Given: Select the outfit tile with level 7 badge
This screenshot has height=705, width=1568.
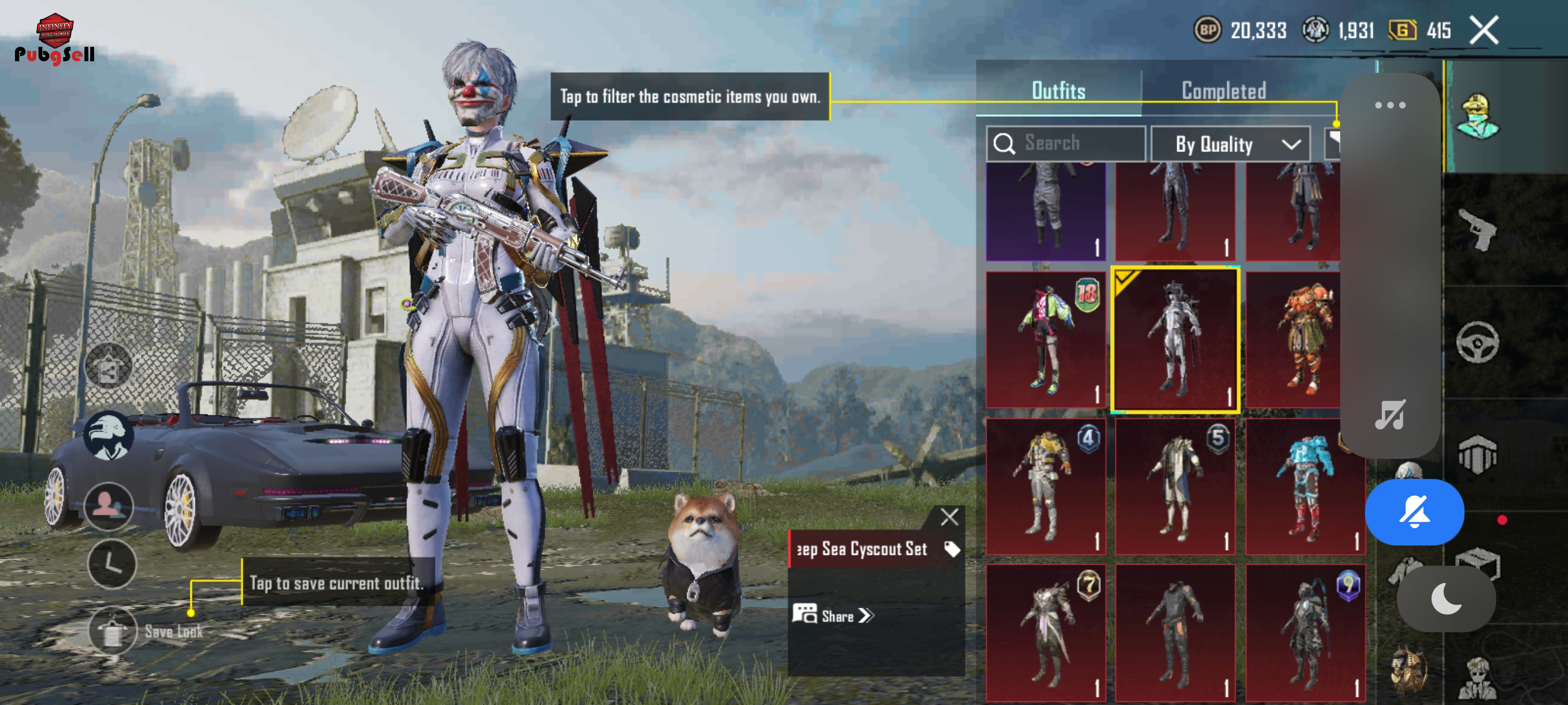Looking at the screenshot, I should tap(1045, 633).
